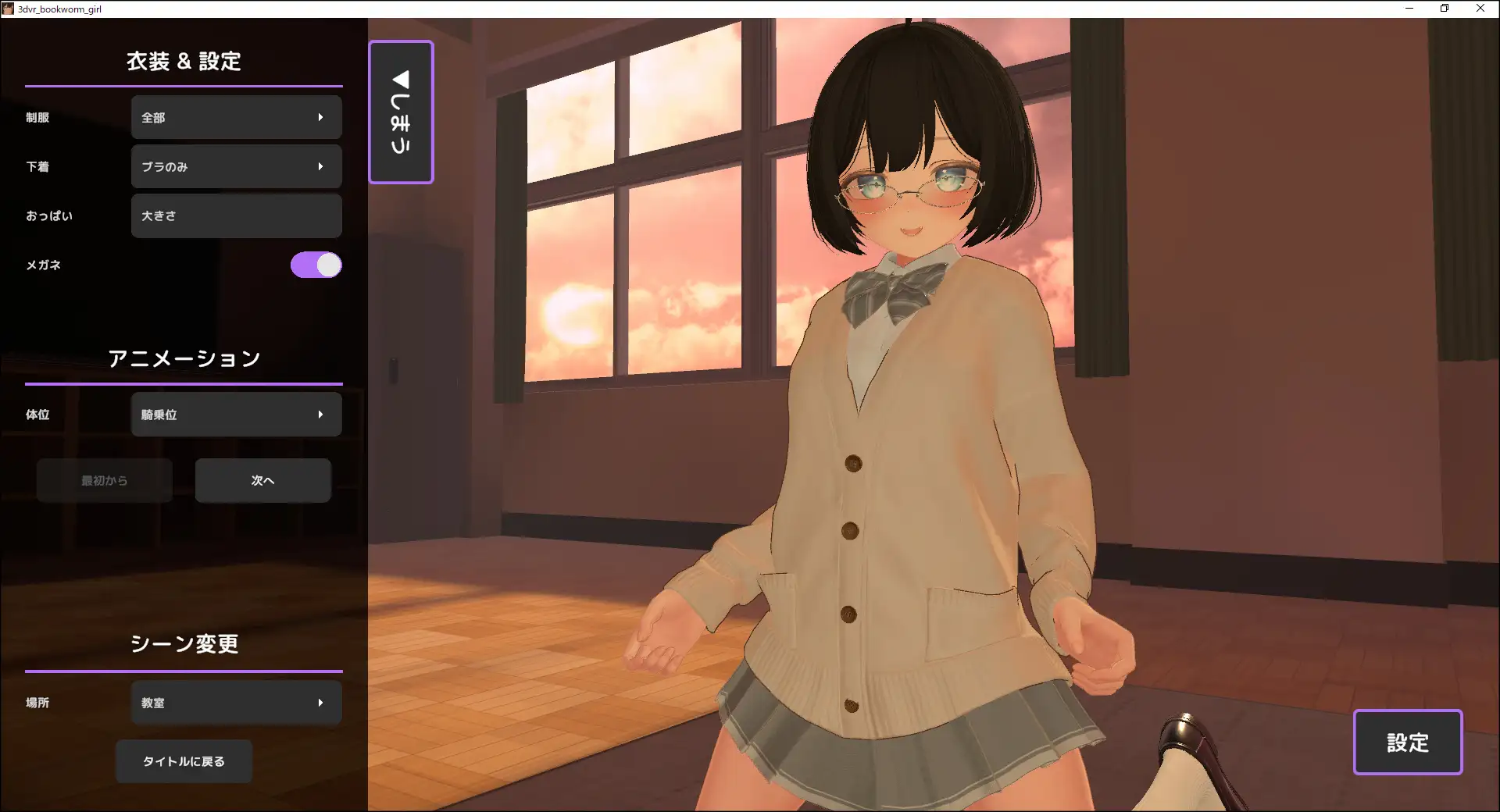Toggle glasses off for the character

coord(315,265)
